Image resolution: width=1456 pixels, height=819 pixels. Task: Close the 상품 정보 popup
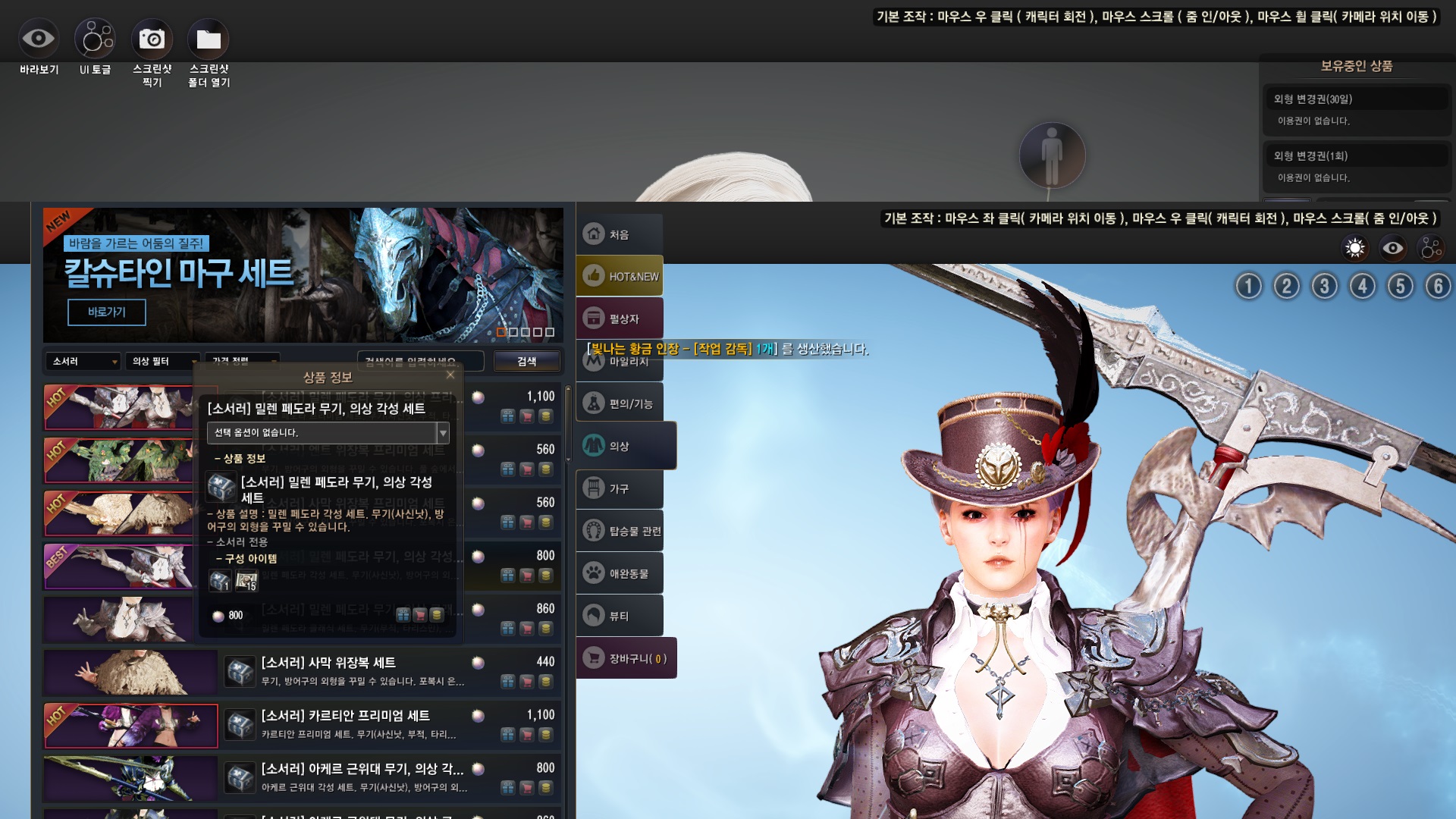pyautogui.click(x=450, y=375)
